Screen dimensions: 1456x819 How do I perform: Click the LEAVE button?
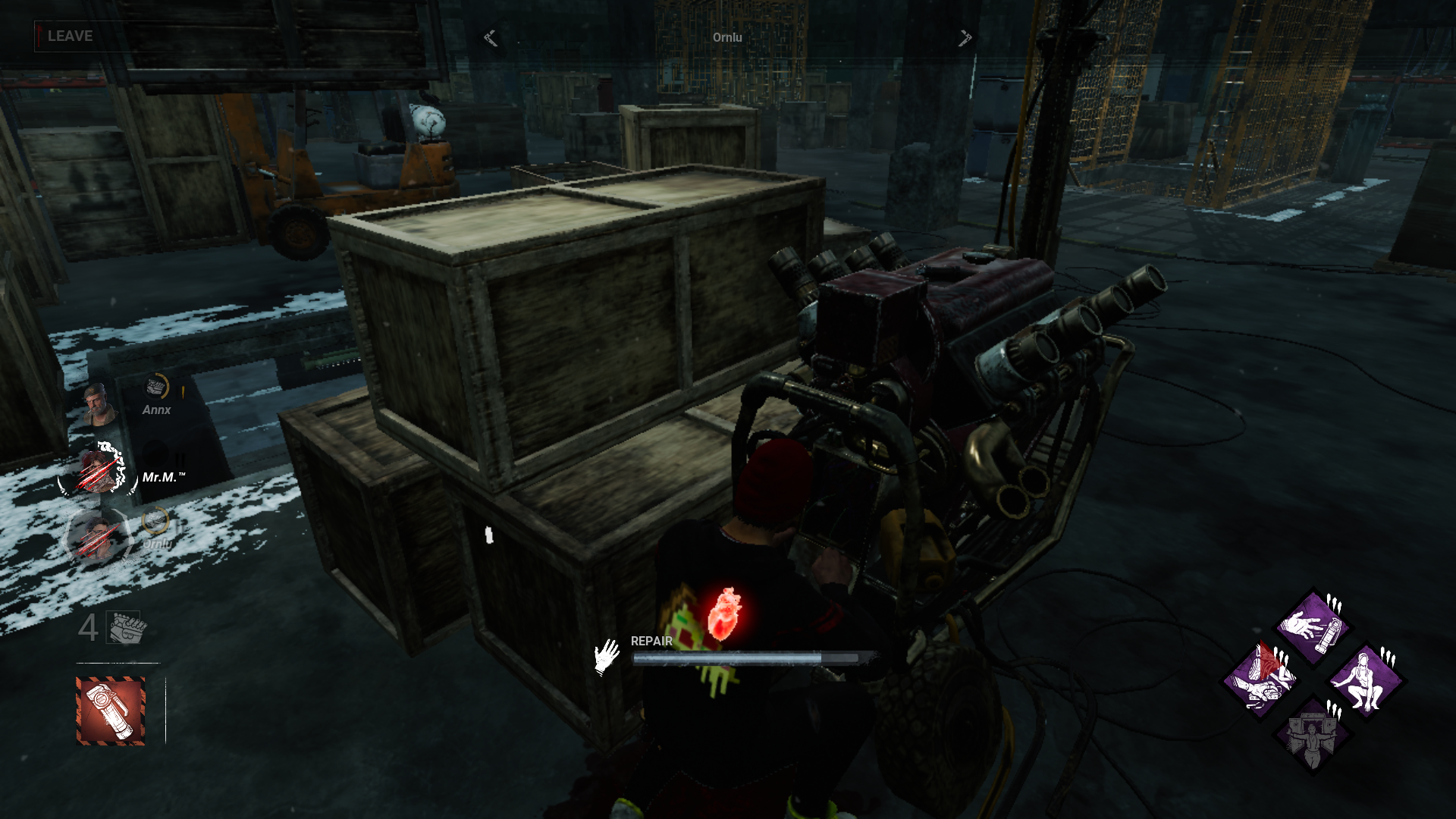click(68, 35)
